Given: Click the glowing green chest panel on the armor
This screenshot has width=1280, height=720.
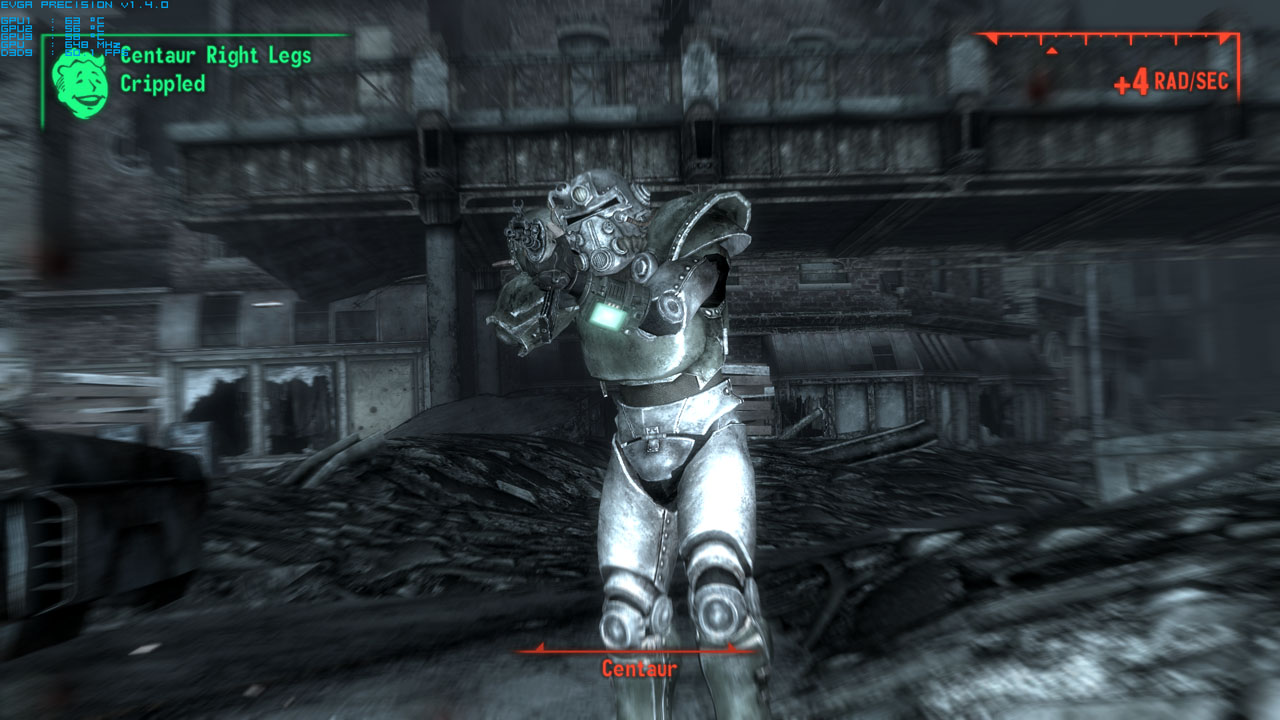Looking at the screenshot, I should pyautogui.click(x=608, y=315).
